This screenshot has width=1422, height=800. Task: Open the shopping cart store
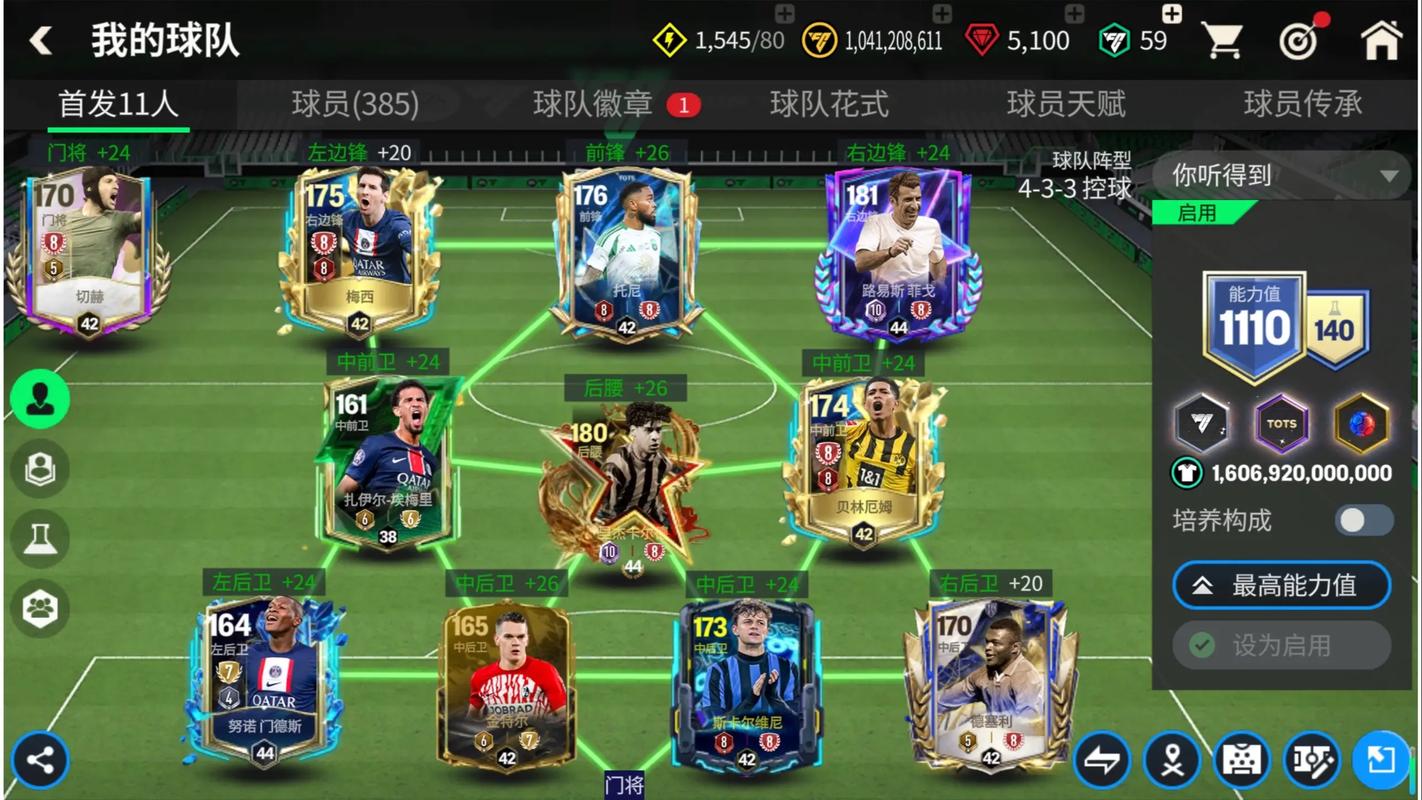pos(1221,41)
